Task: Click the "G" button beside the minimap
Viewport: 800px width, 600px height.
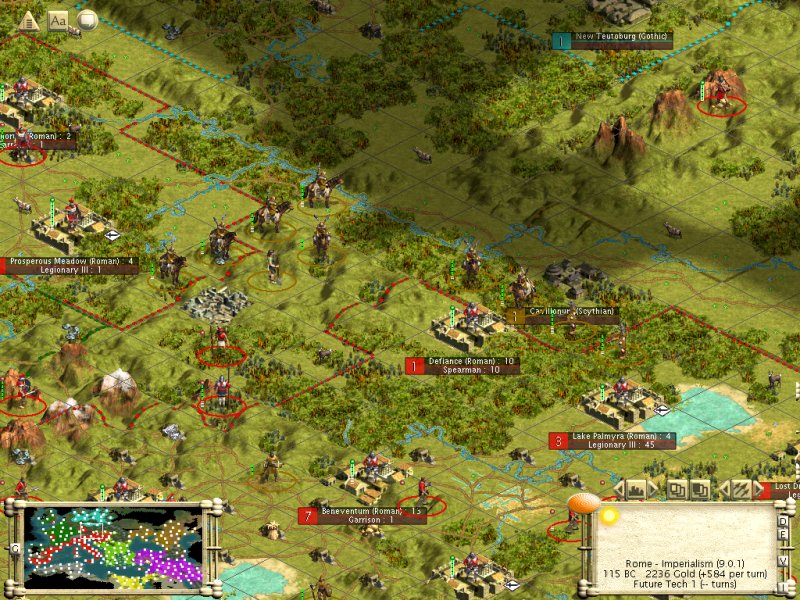Action: [x=15, y=548]
